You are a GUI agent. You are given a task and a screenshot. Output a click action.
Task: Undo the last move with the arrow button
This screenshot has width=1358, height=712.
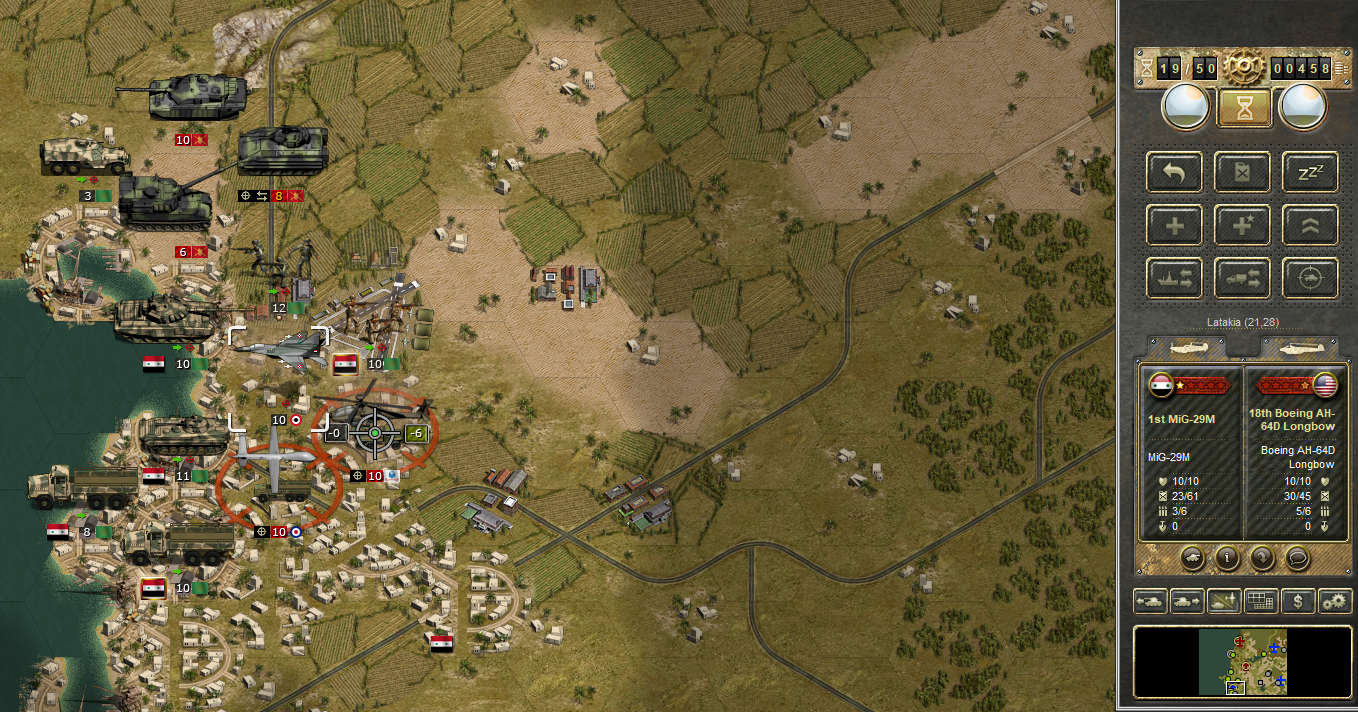1175,172
